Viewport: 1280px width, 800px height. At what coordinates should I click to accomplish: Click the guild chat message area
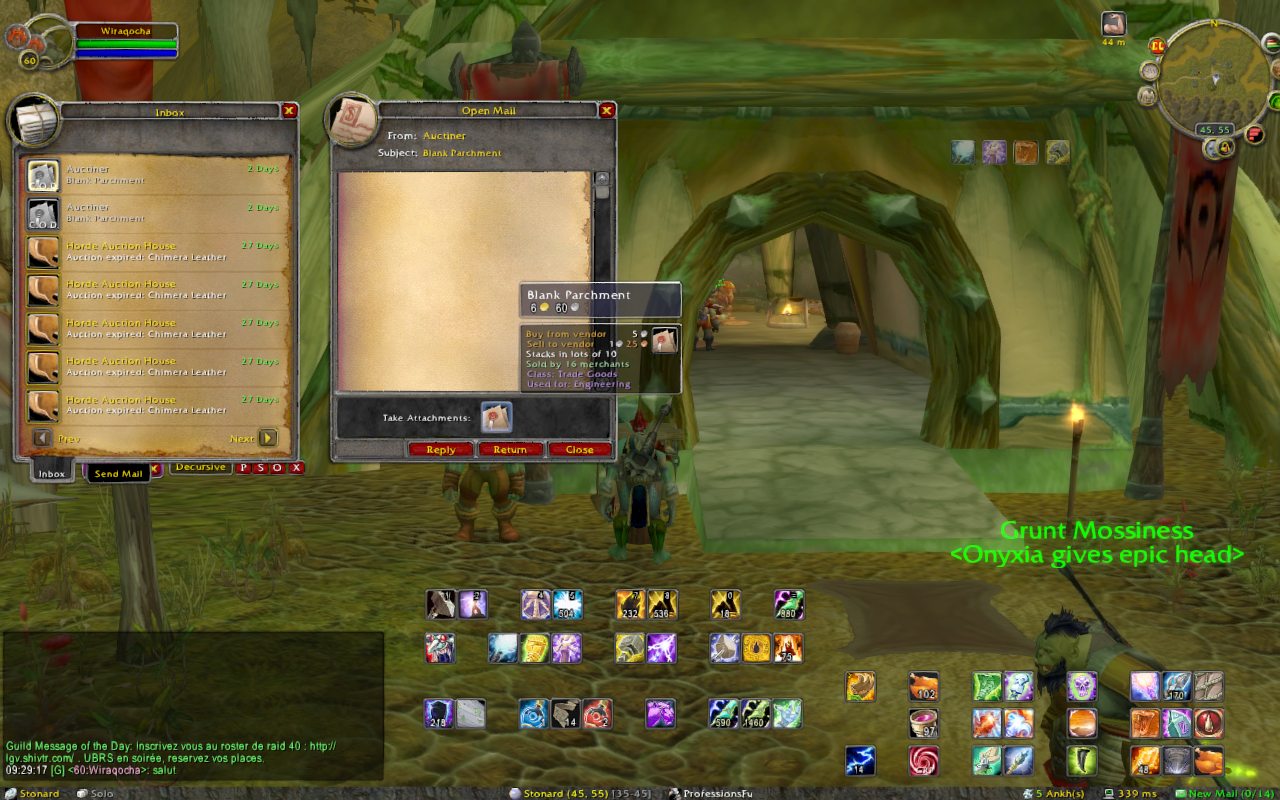coord(190,752)
